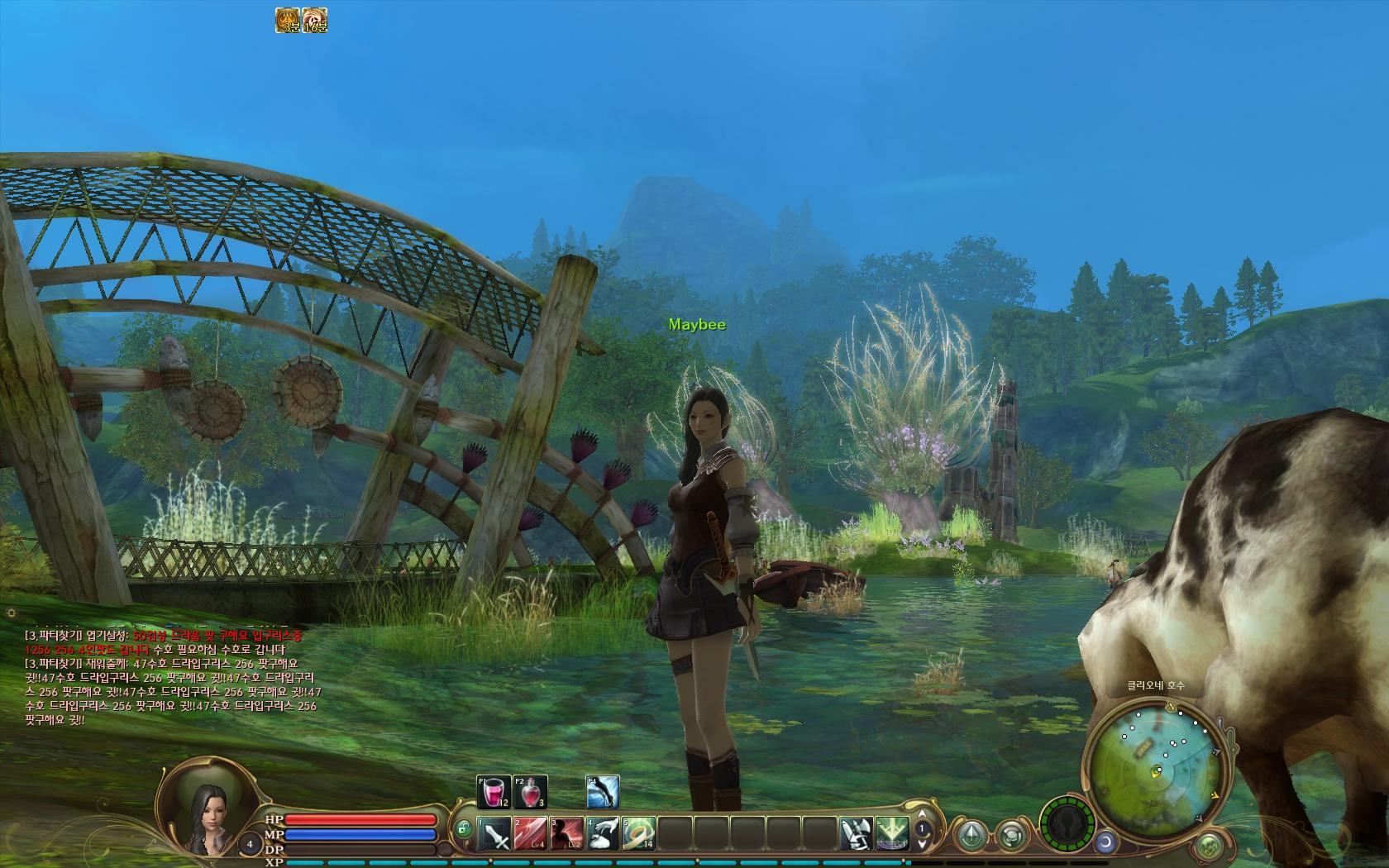Viewport: 1389px width, 868px height.
Task: Activate the red silhouette skill in slot 3
Action: (x=566, y=833)
